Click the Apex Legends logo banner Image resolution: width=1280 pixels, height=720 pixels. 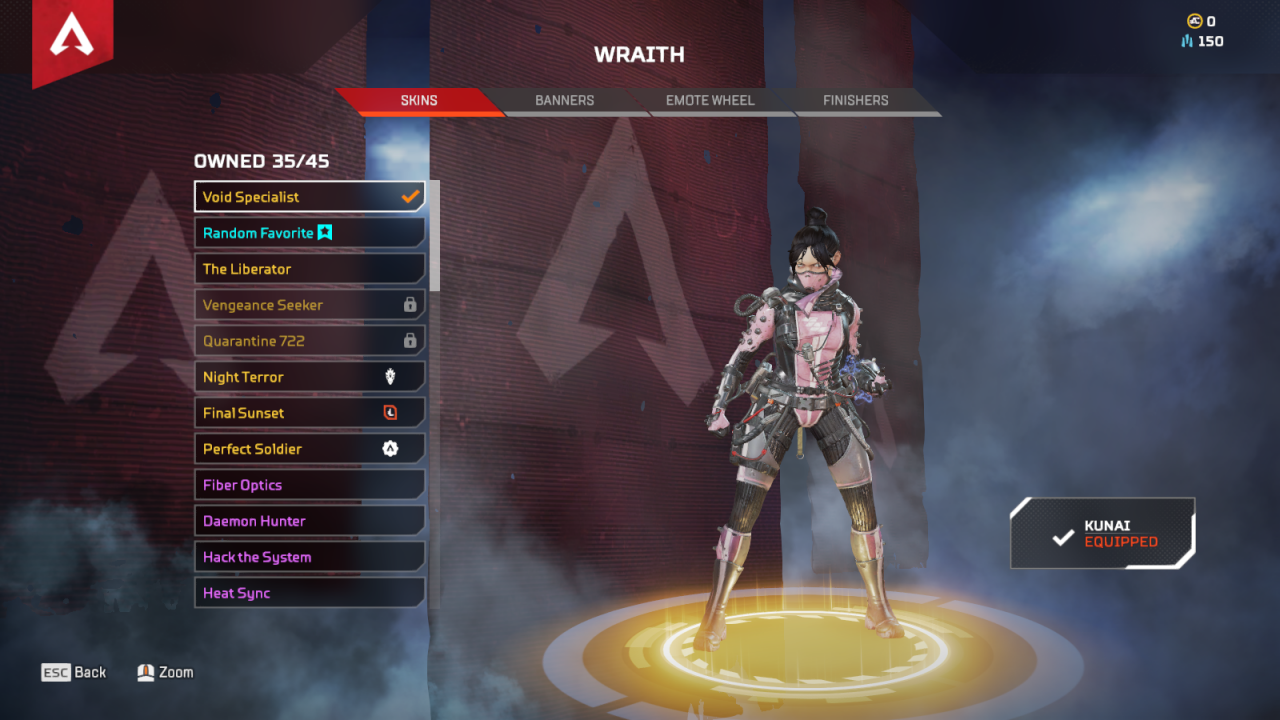click(72, 38)
